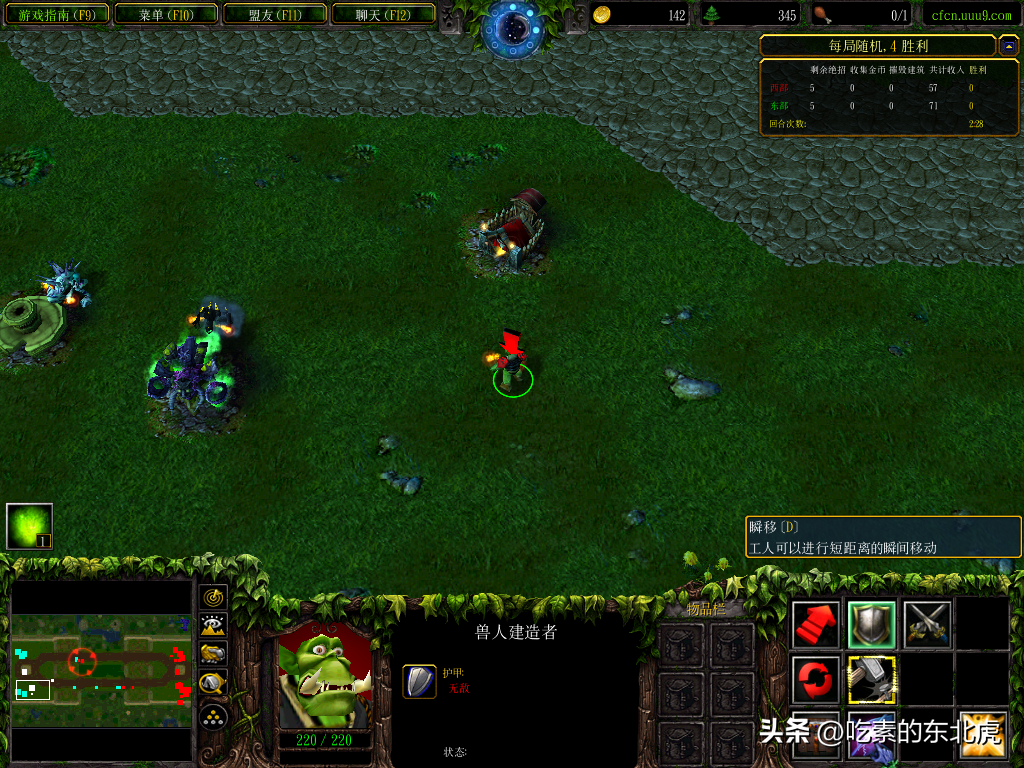This screenshot has height=768, width=1024.
Task: Select the orc builder portrait
Action: coord(323,677)
